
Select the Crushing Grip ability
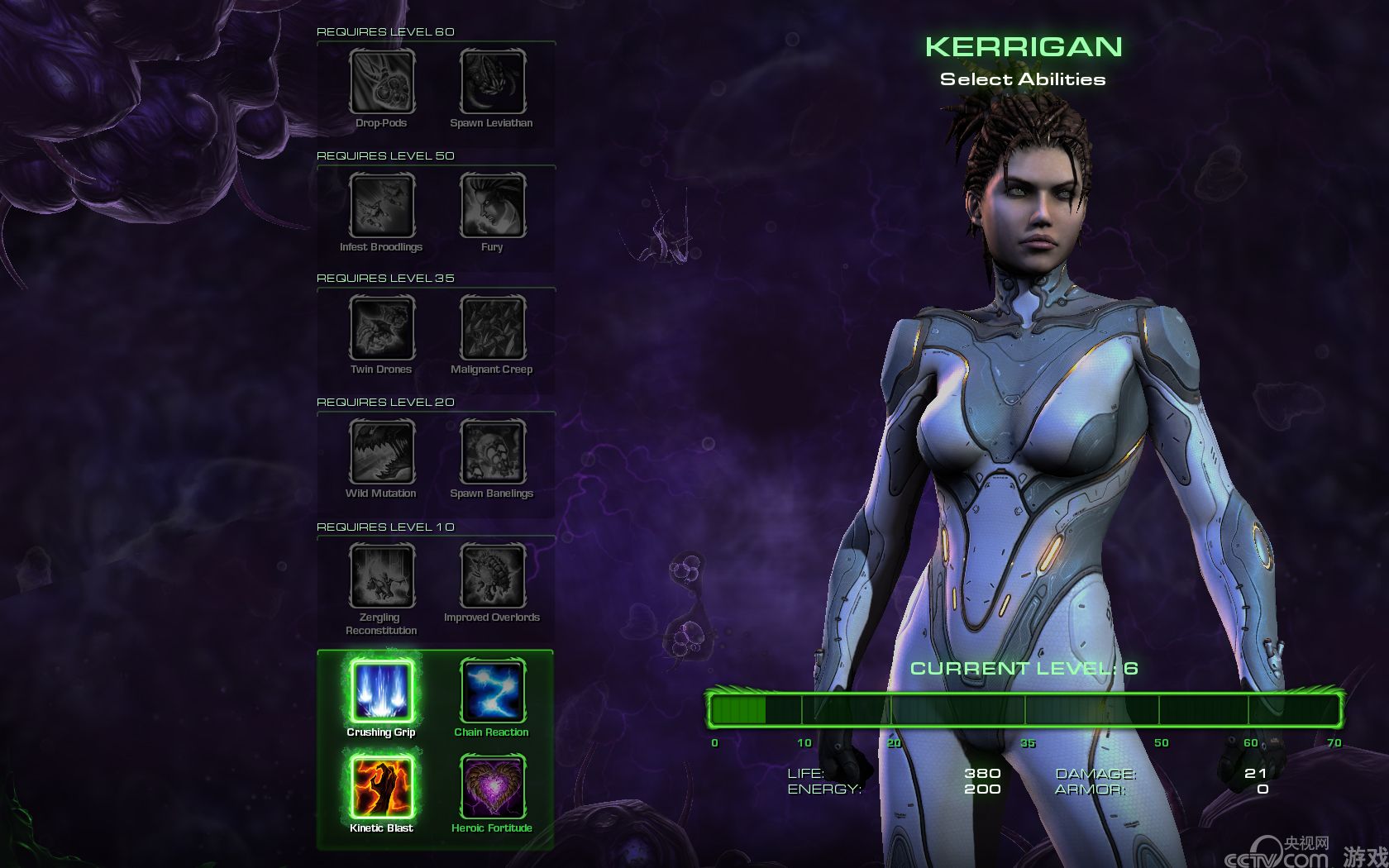381,691
